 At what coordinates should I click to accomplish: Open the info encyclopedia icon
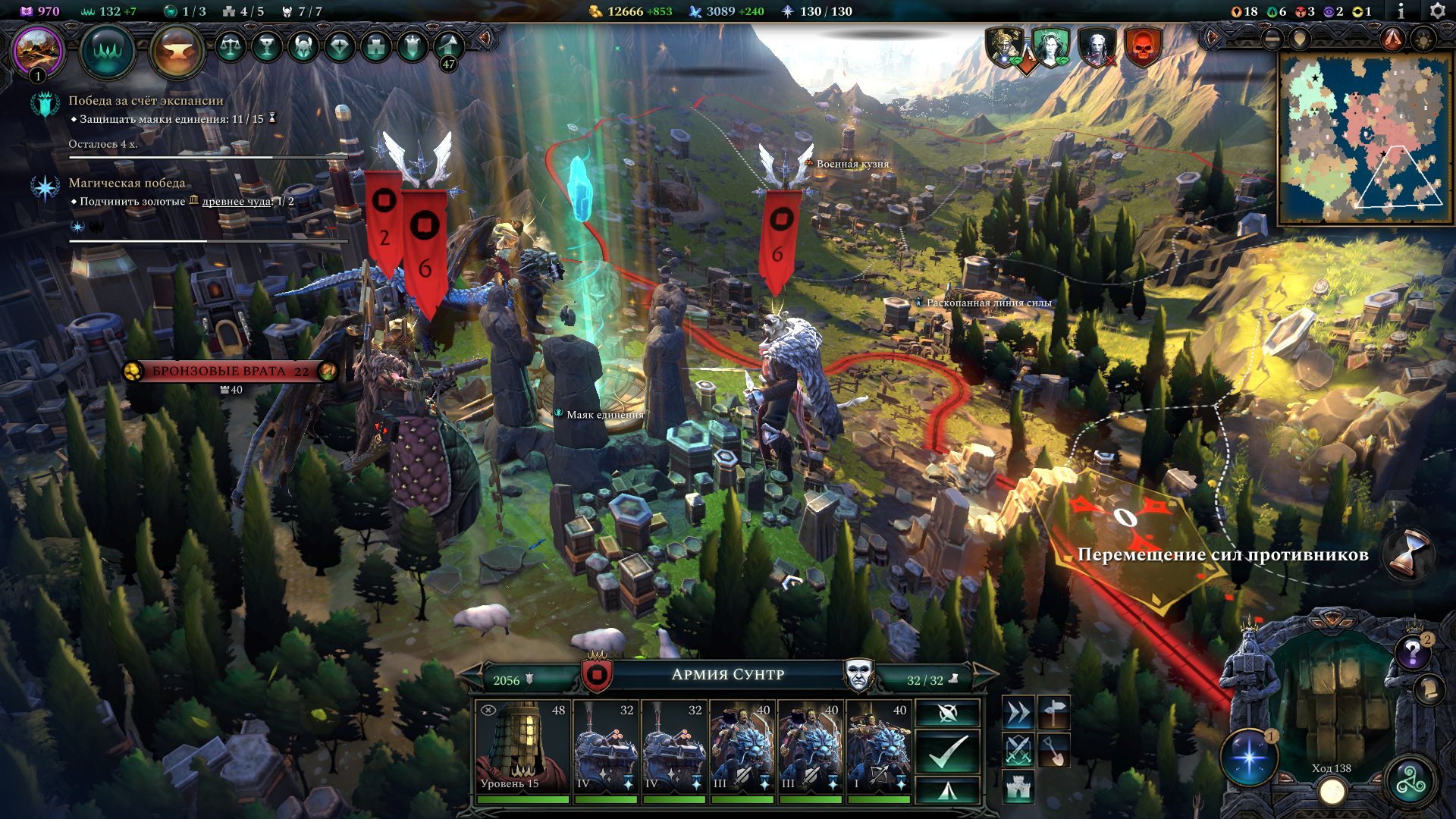pyautogui.click(x=1401, y=11)
